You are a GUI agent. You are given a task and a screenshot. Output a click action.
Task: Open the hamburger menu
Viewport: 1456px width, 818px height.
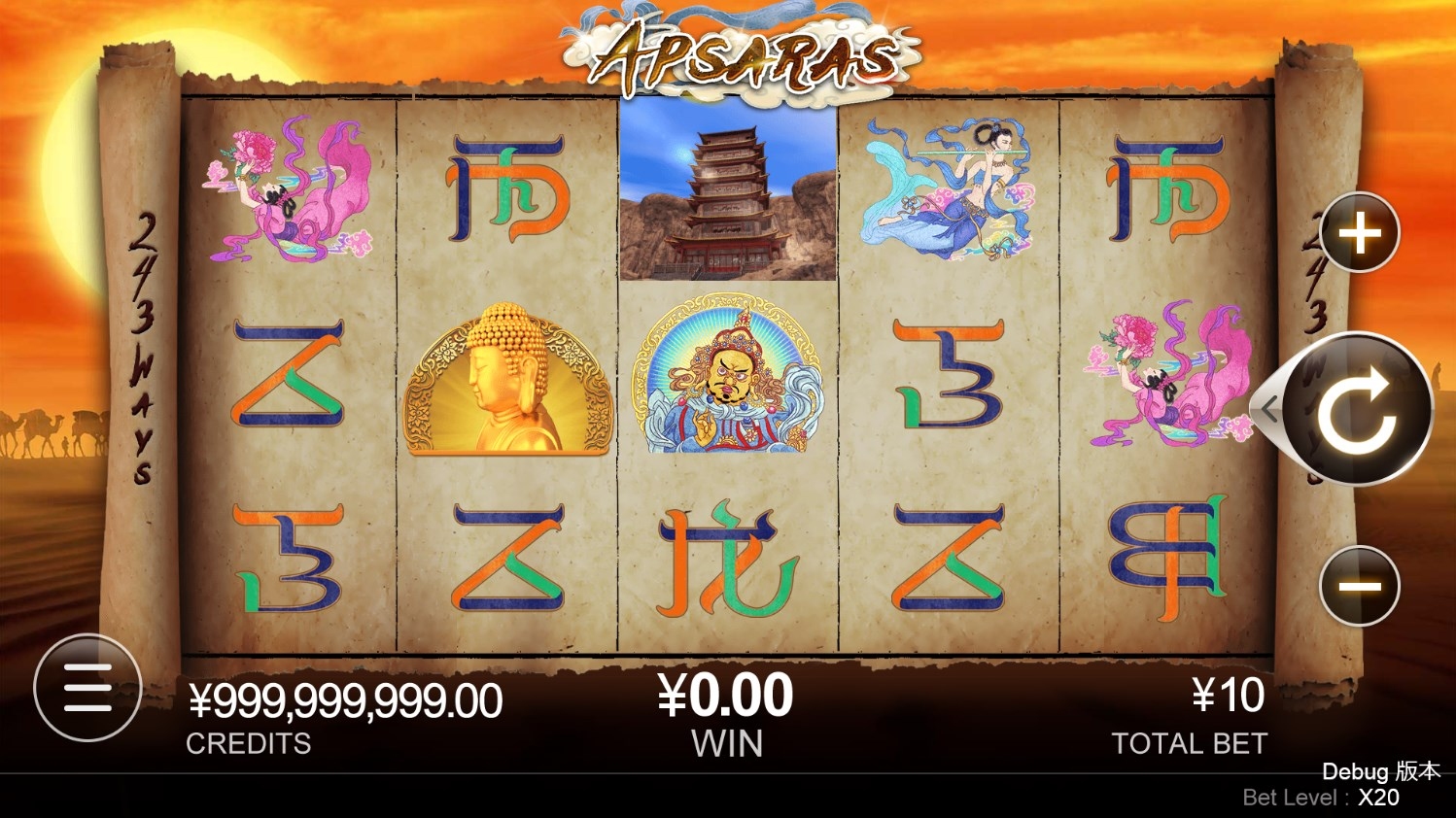tap(87, 688)
